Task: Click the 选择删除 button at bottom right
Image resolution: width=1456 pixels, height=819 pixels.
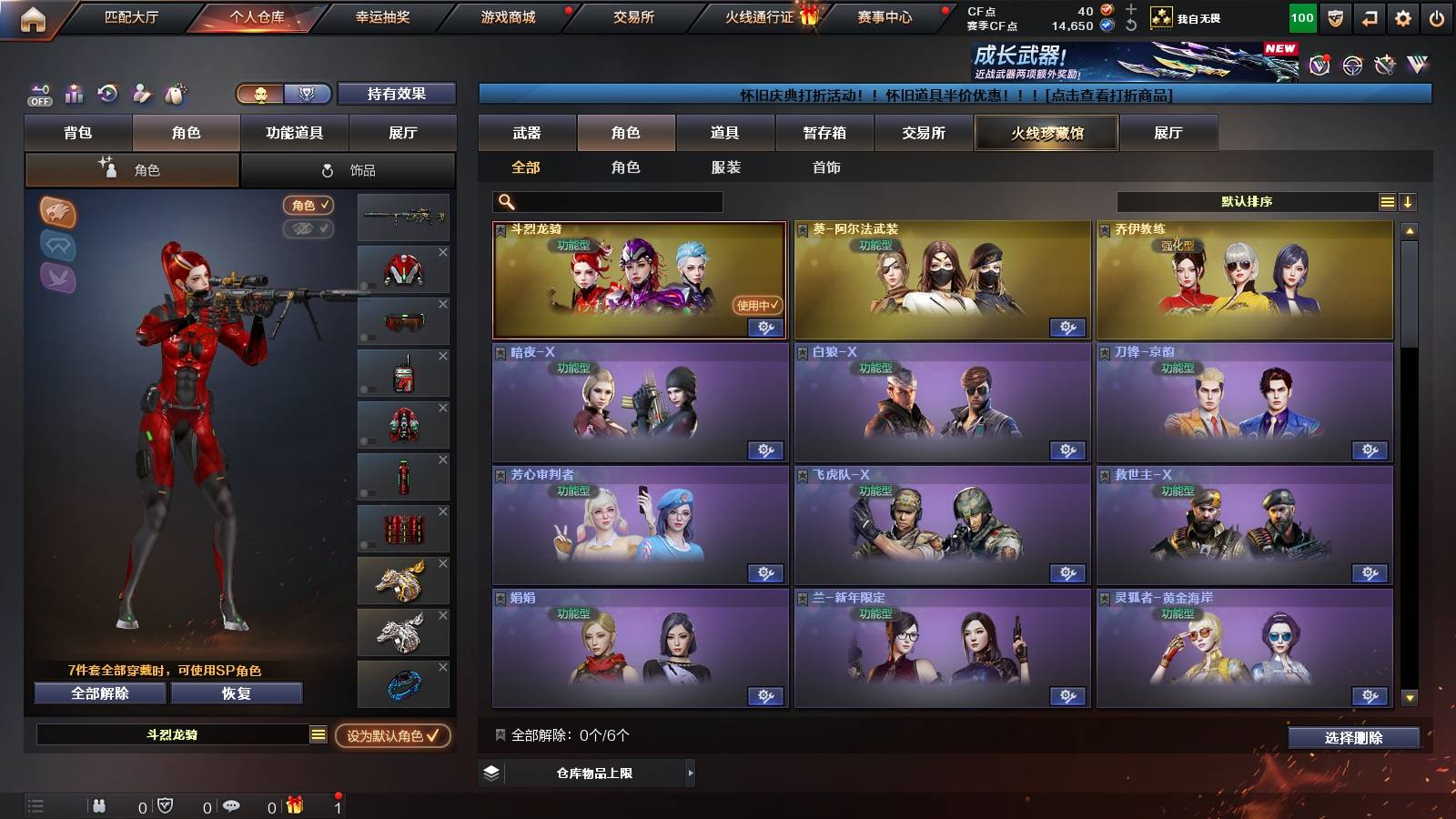Action: (x=1356, y=737)
